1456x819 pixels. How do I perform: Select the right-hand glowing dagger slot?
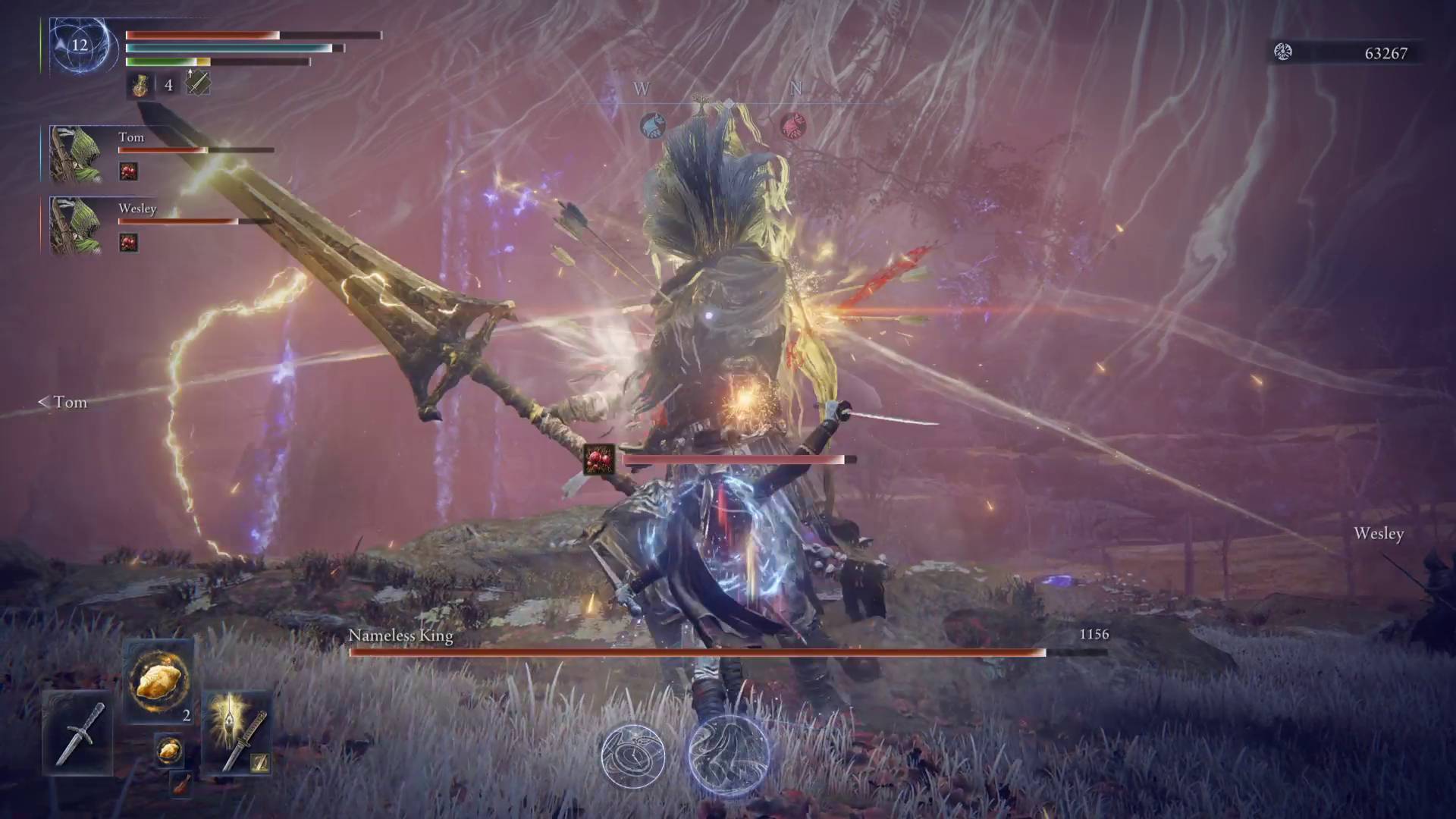[x=237, y=733]
